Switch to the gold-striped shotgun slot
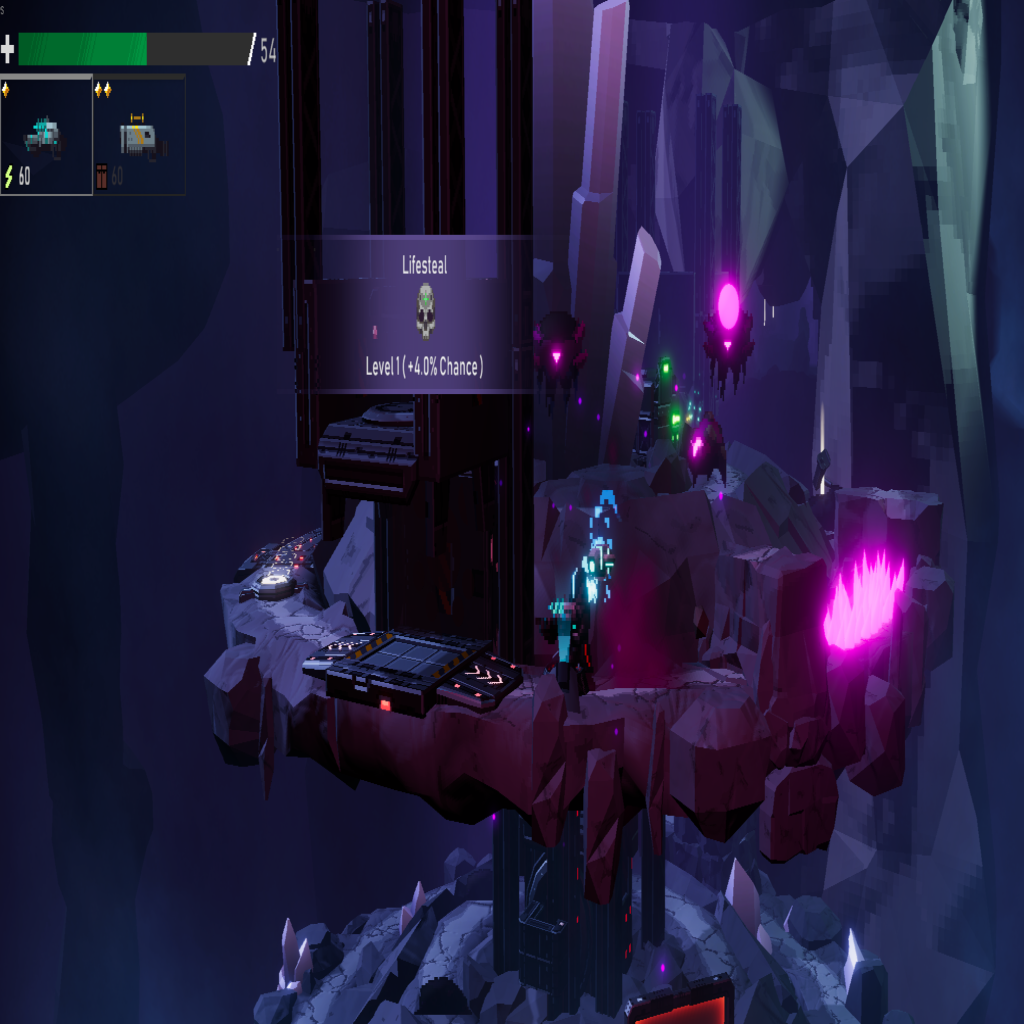 point(139,136)
